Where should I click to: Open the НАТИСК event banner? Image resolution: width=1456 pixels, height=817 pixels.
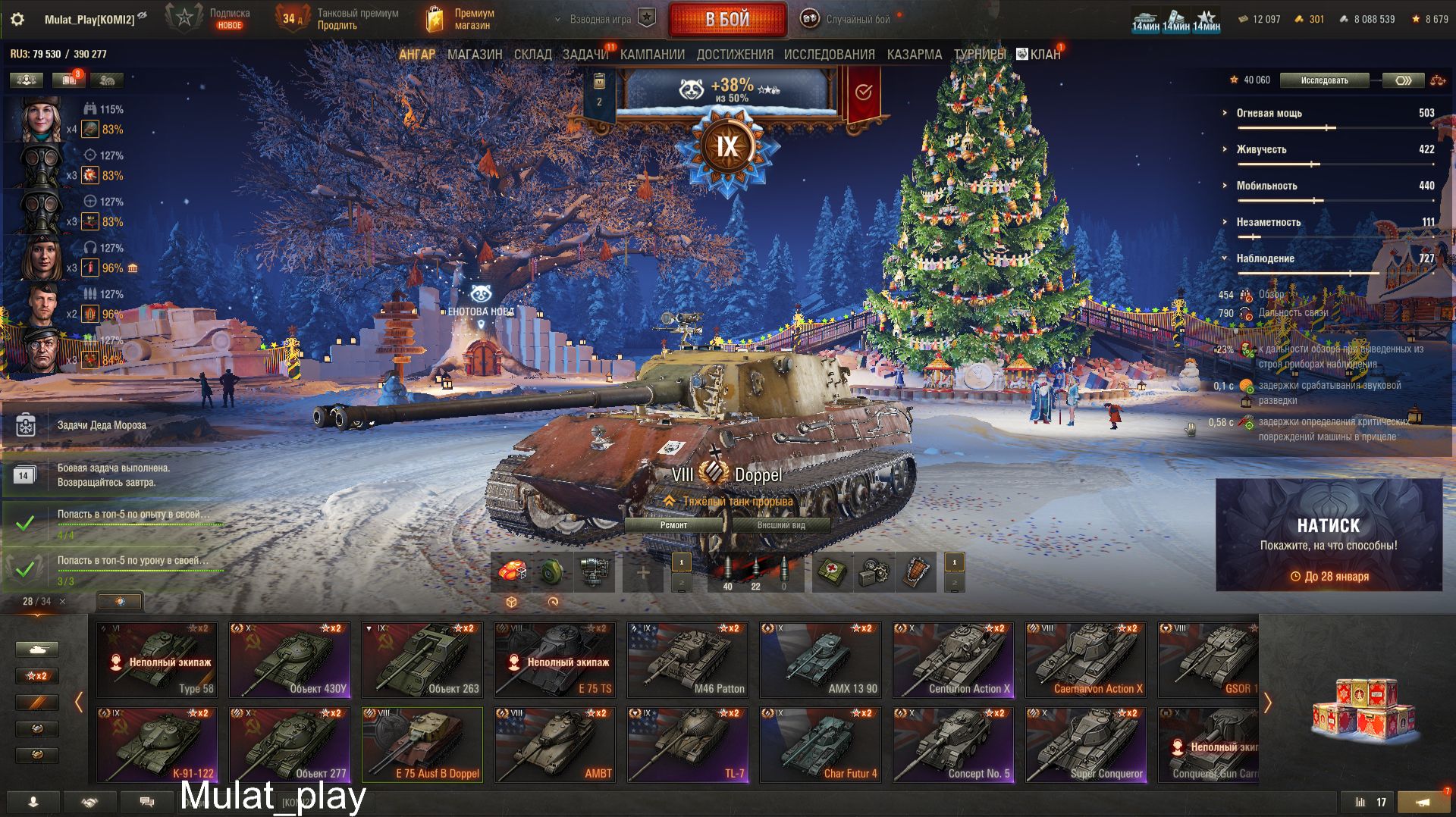click(1329, 534)
